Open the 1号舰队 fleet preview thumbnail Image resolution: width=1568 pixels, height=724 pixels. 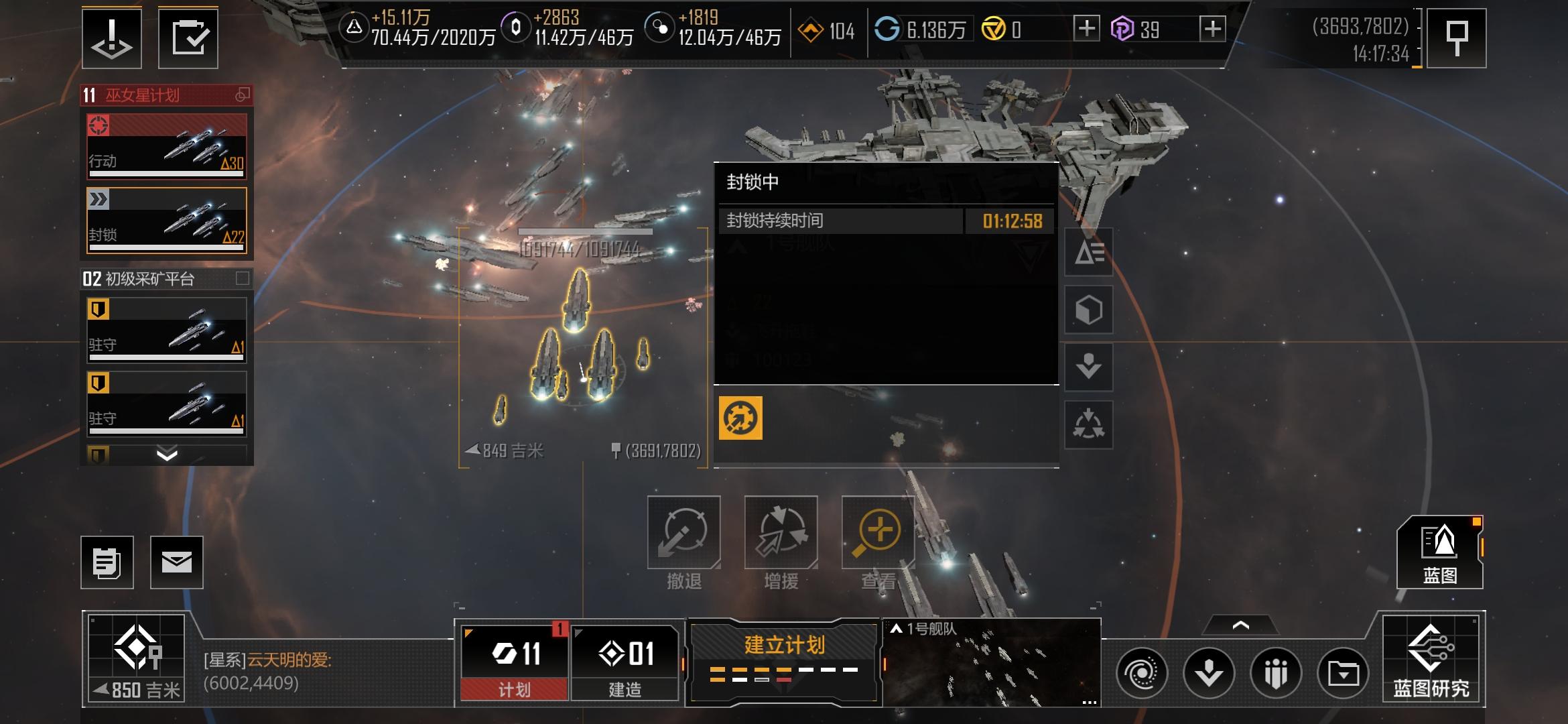pyautogui.click(x=992, y=662)
